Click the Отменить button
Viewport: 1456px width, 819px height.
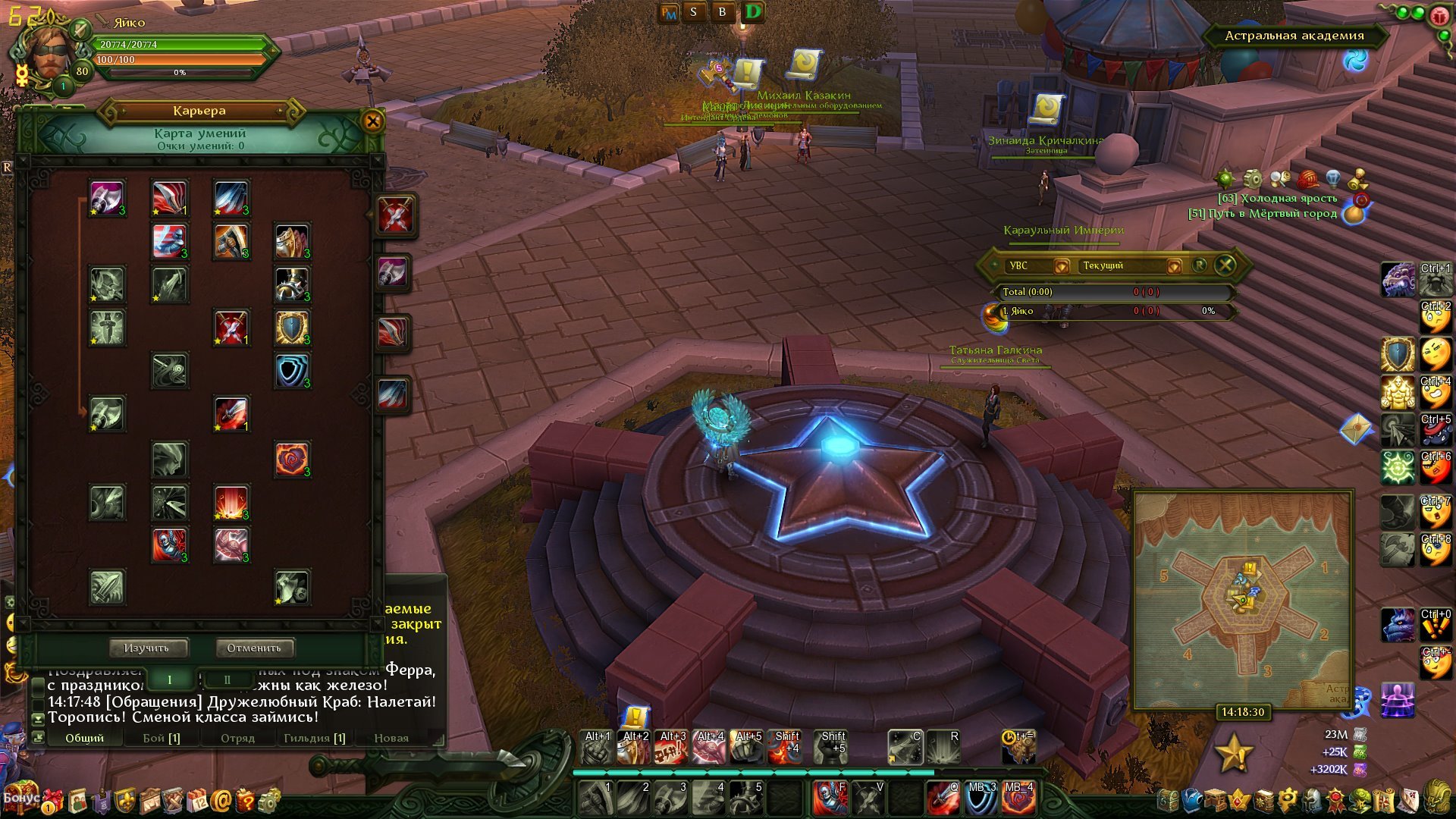[254, 648]
